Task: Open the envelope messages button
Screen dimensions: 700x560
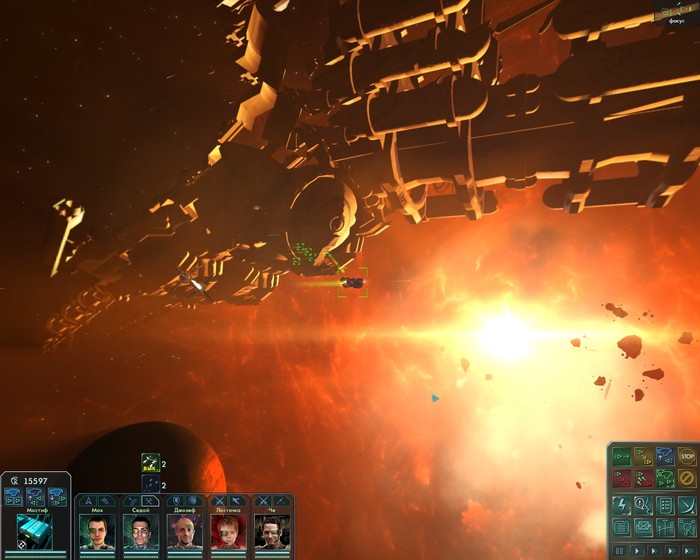Action: (642, 526)
